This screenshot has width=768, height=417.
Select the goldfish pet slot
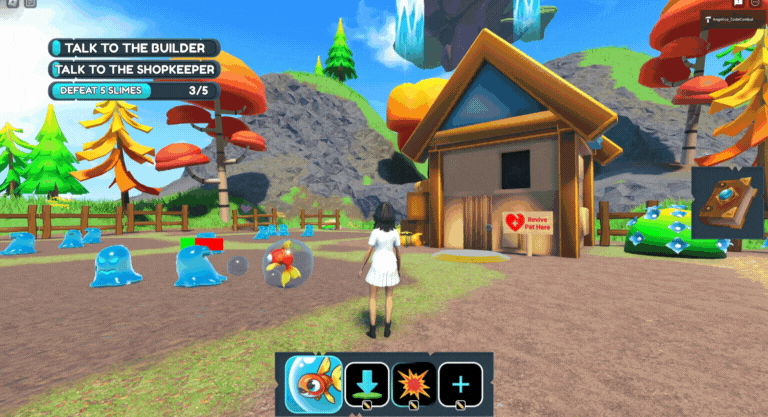[x=313, y=385]
